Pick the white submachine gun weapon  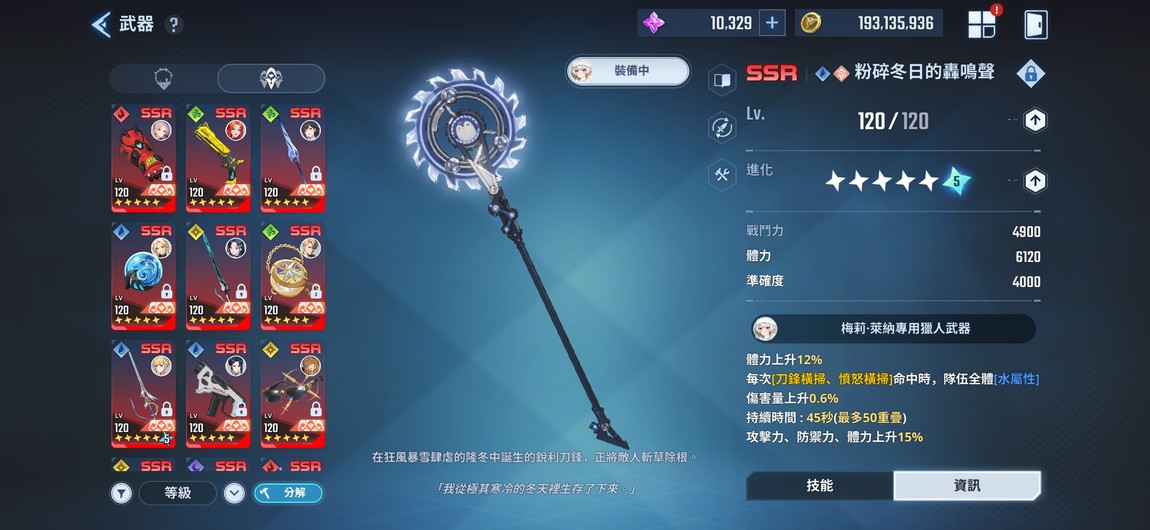(x=218, y=393)
